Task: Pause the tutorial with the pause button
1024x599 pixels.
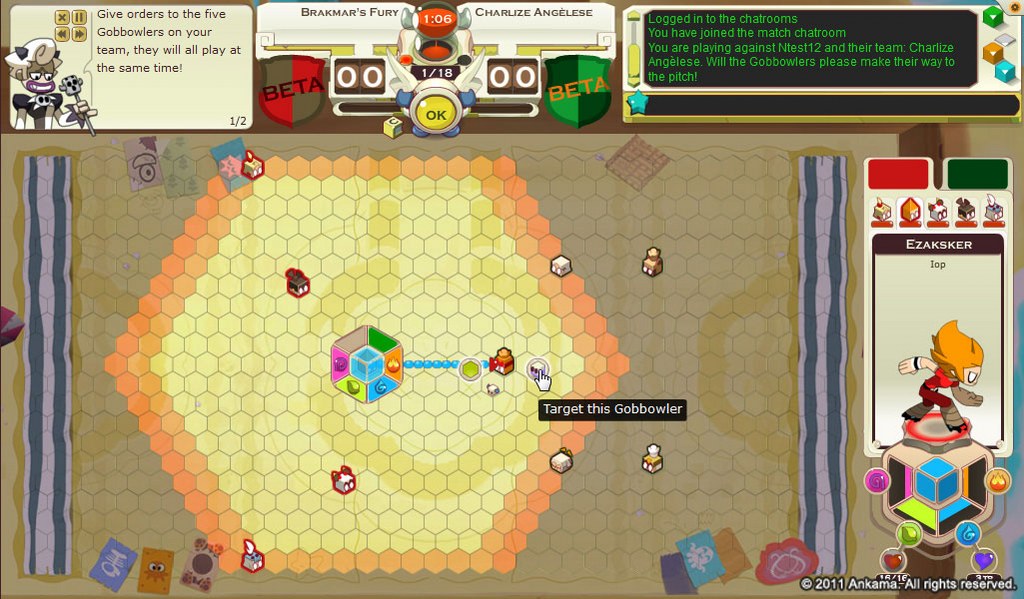Action: 79,17
